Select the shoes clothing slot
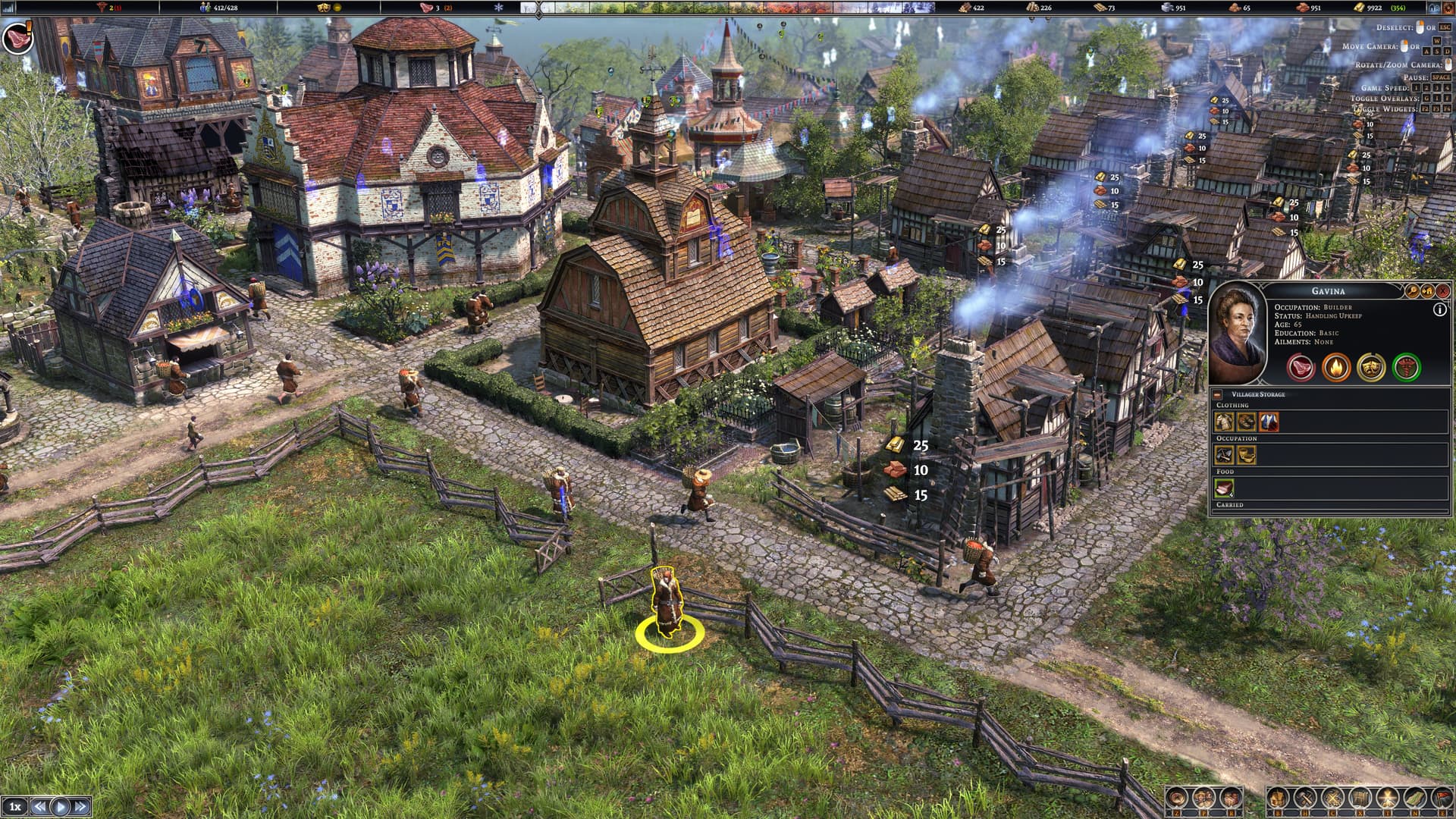The height and width of the screenshot is (819, 1456). pos(1246,422)
